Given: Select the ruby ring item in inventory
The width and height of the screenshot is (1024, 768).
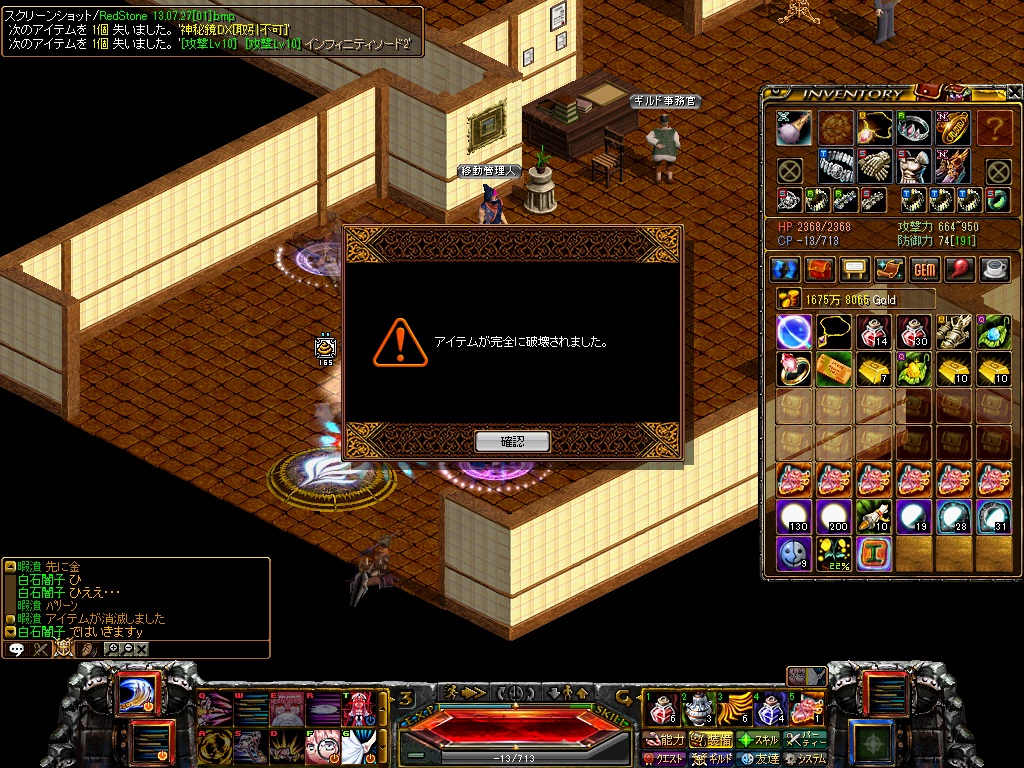Looking at the screenshot, I should click(794, 369).
